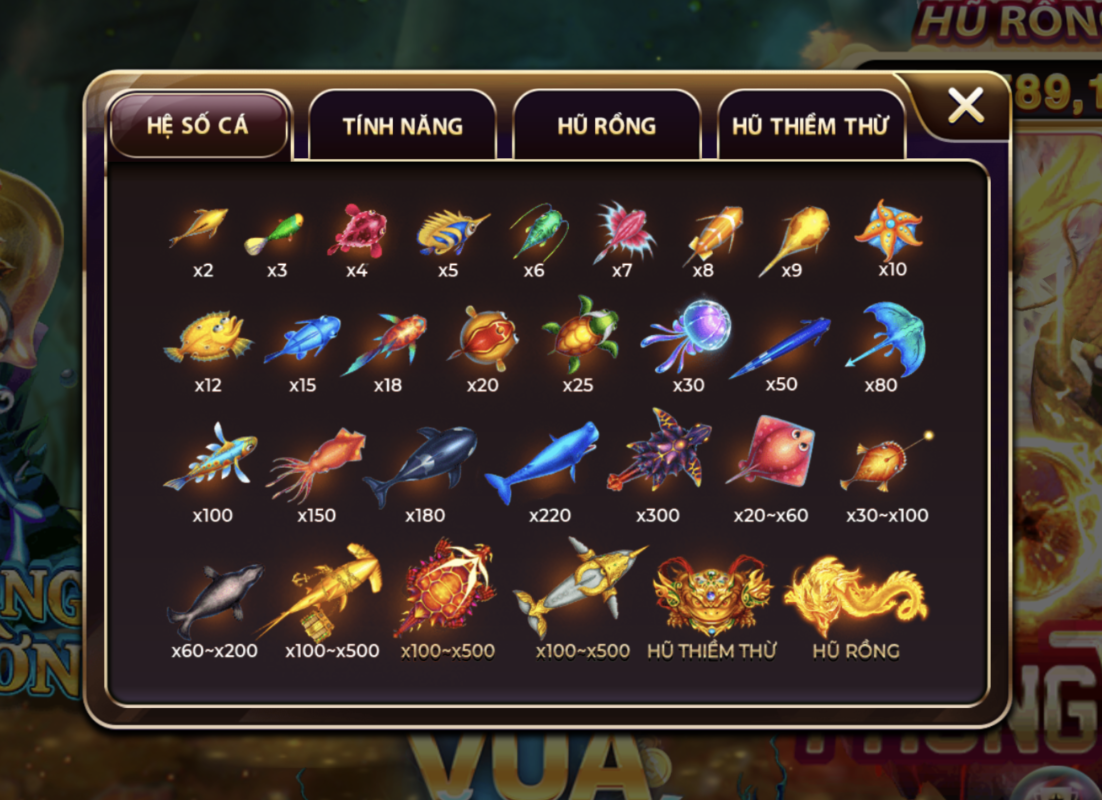Switch to the HỆ SỐ CÁ tab
This screenshot has height=800, width=1102.
tap(198, 126)
